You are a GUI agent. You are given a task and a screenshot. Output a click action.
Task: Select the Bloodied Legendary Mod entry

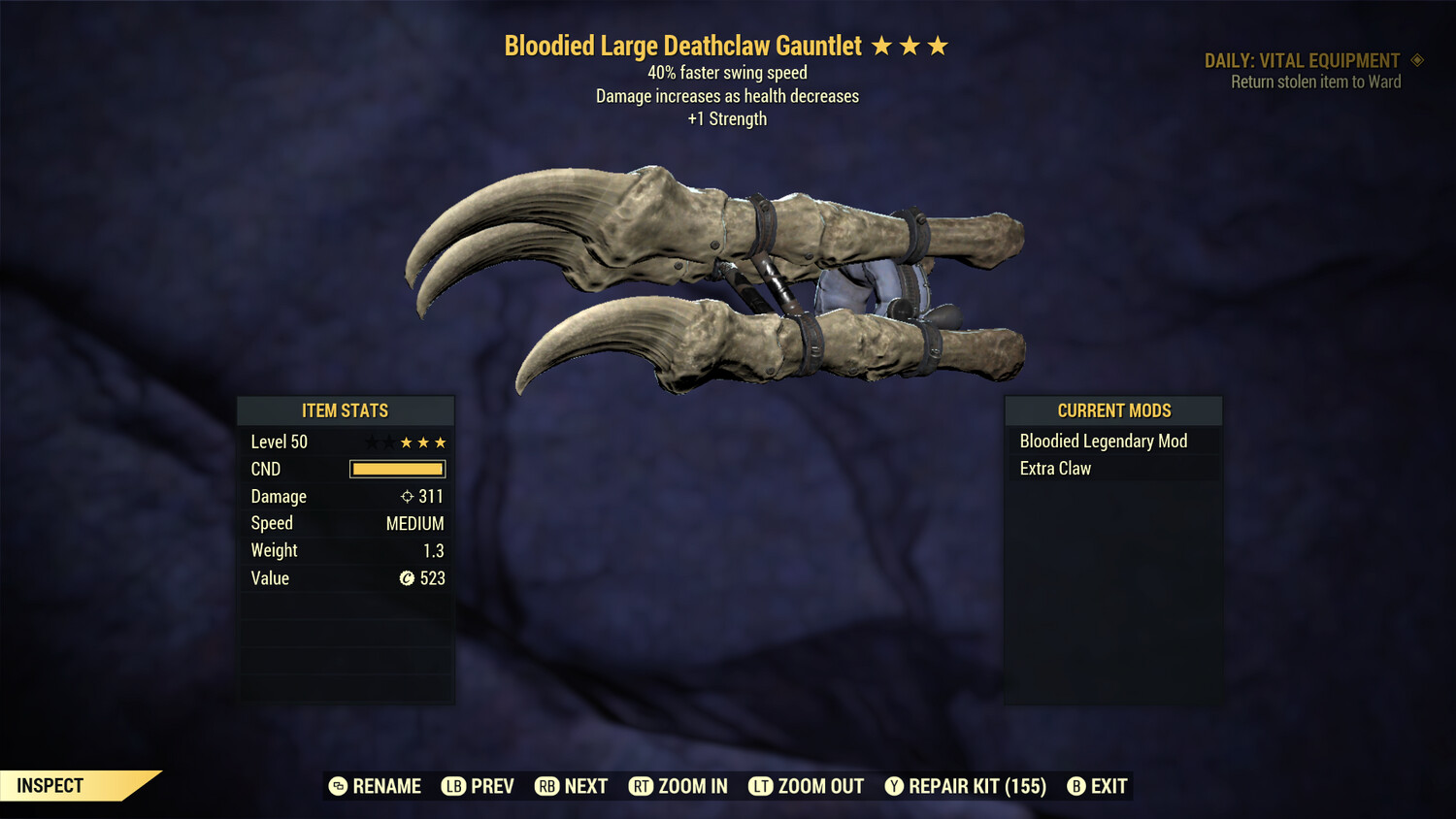pyautogui.click(x=1103, y=441)
